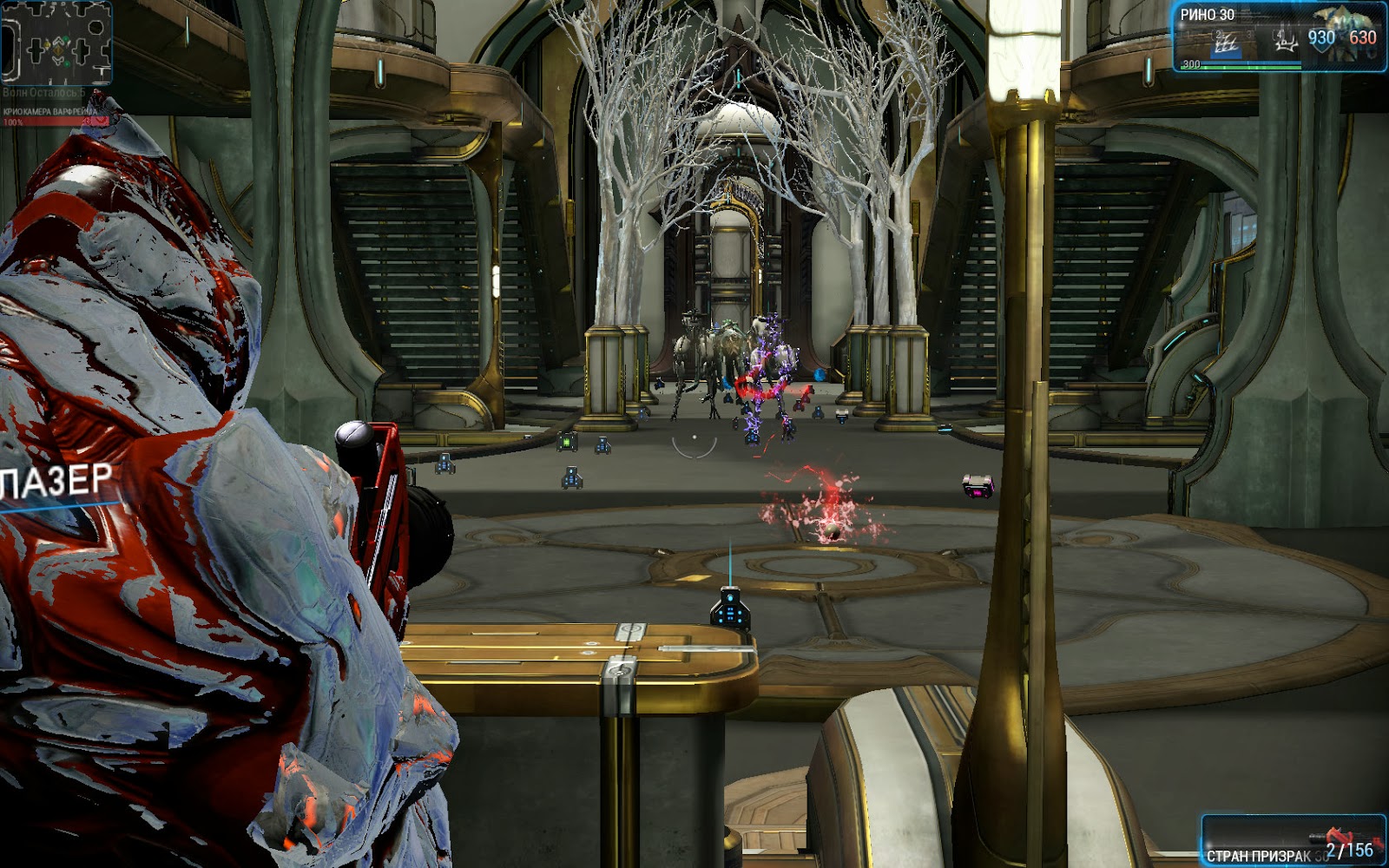The image size is (1389, 868).
Task: Select the РИНО 30 header label
Action: pos(1208,14)
